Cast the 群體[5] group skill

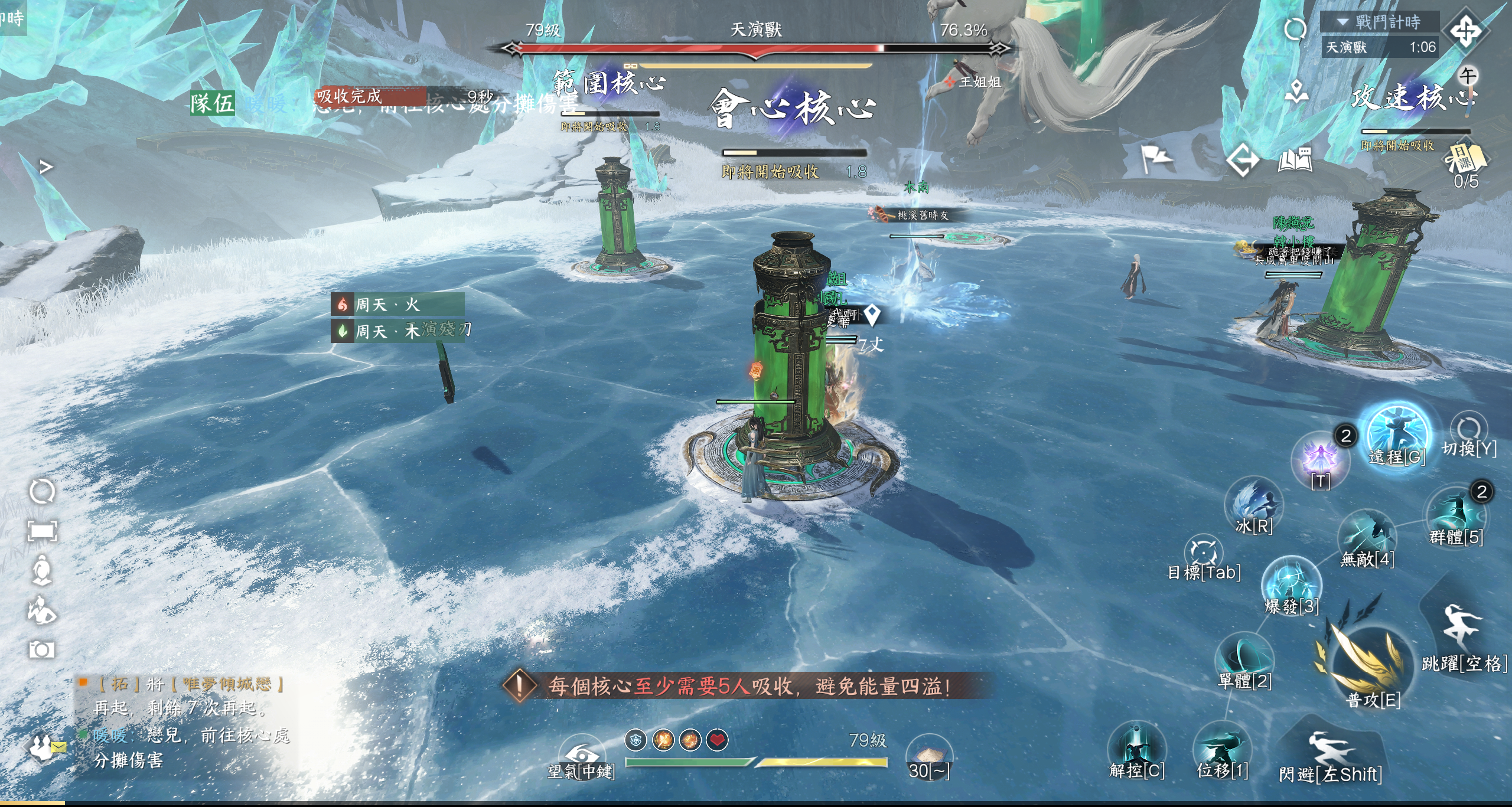click(1456, 512)
